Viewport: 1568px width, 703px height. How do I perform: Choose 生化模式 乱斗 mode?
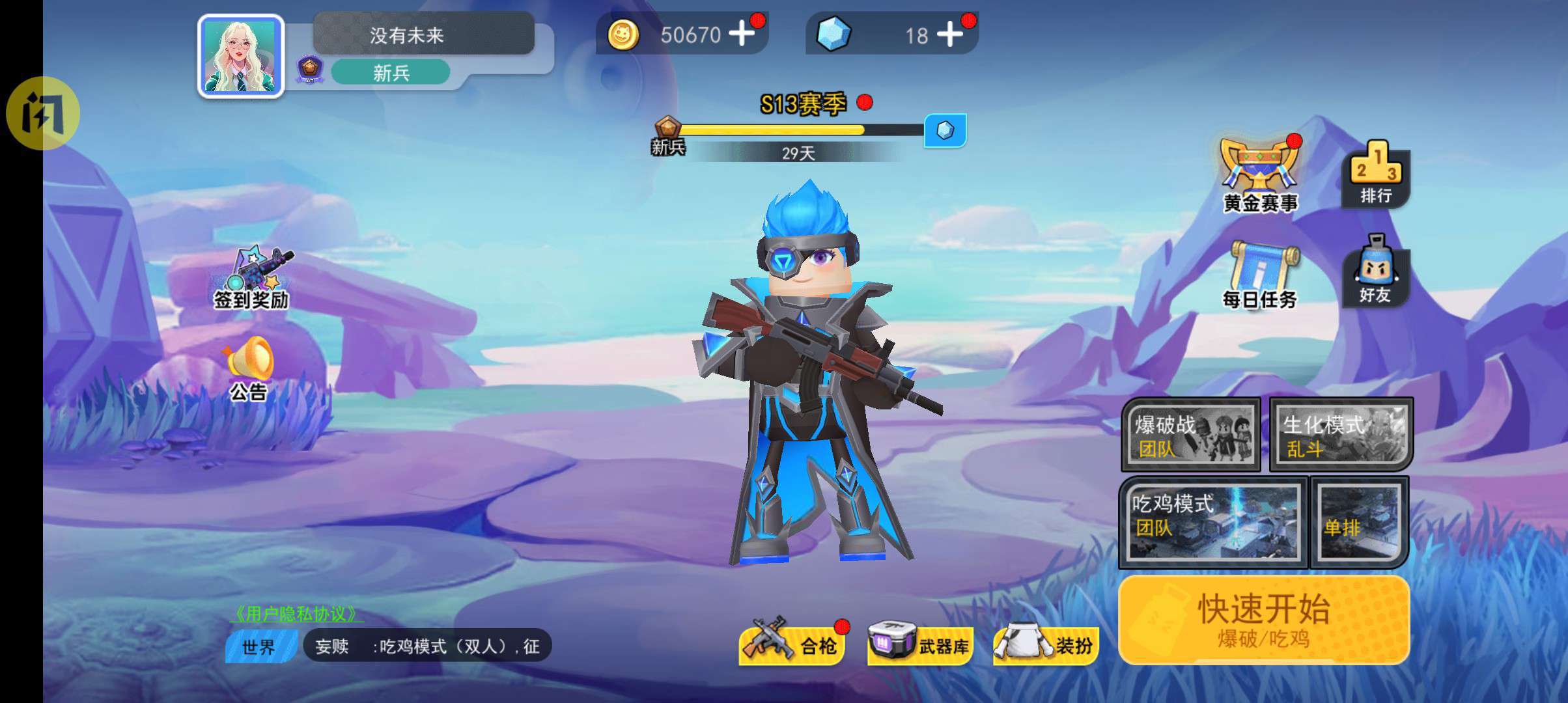(x=1341, y=435)
